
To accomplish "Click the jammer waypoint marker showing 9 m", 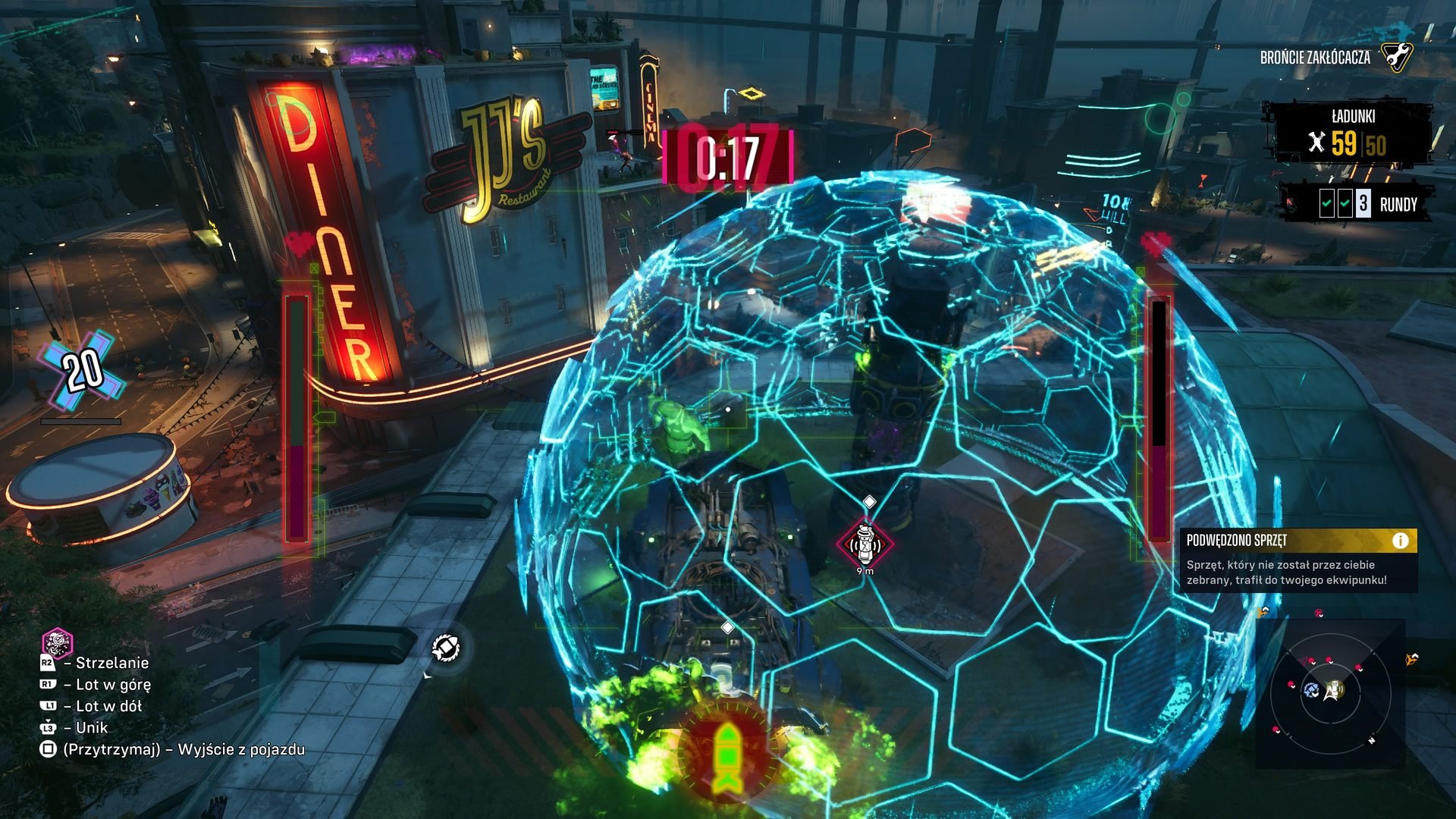I will pyautogui.click(x=865, y=543).
